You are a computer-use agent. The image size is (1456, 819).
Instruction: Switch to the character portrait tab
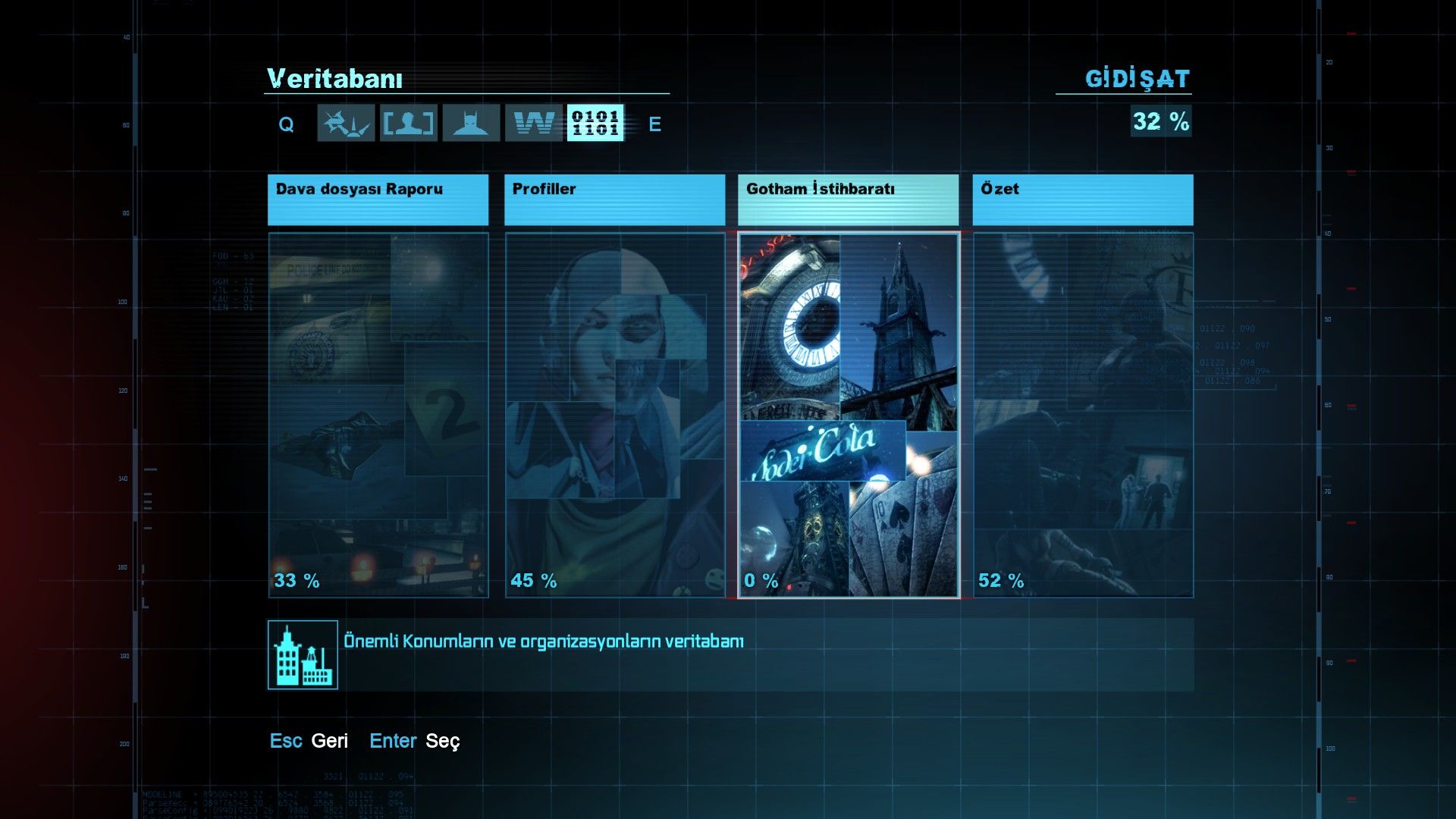coord(409,123)
